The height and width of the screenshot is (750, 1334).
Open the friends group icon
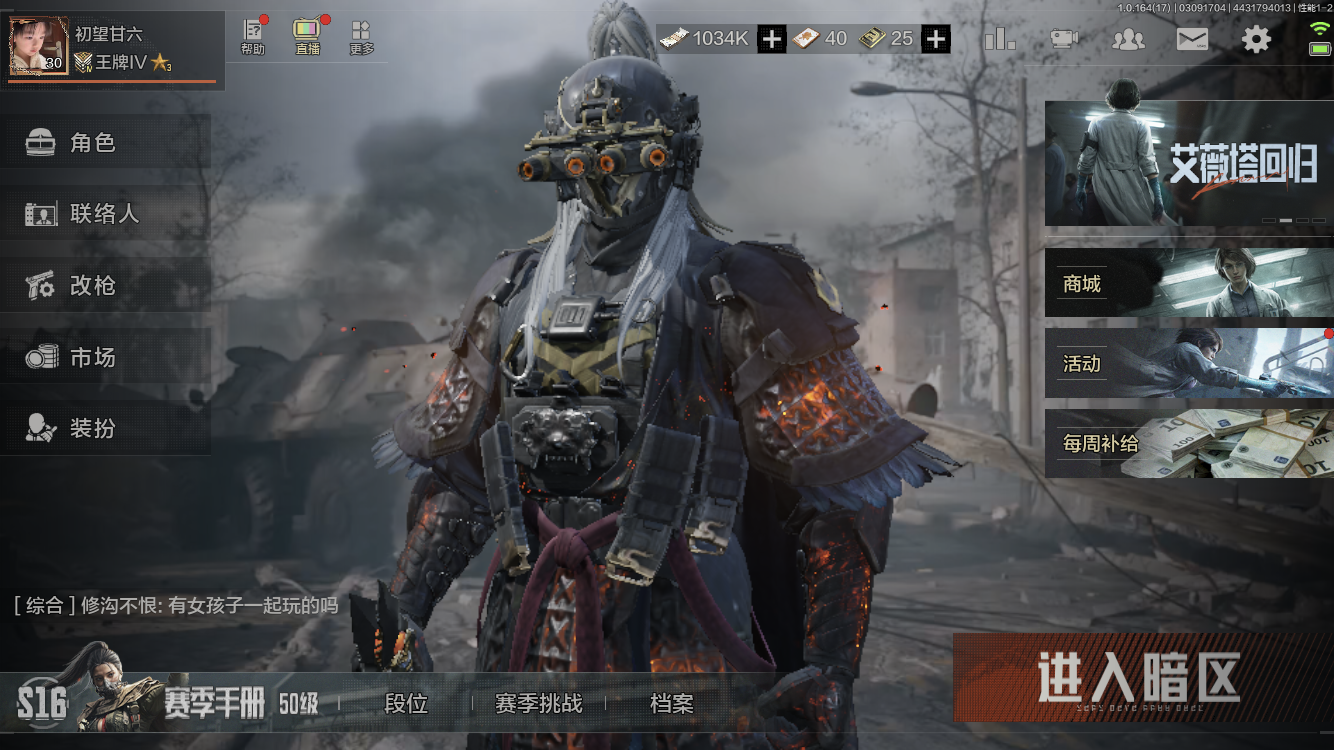point(1128,39)
